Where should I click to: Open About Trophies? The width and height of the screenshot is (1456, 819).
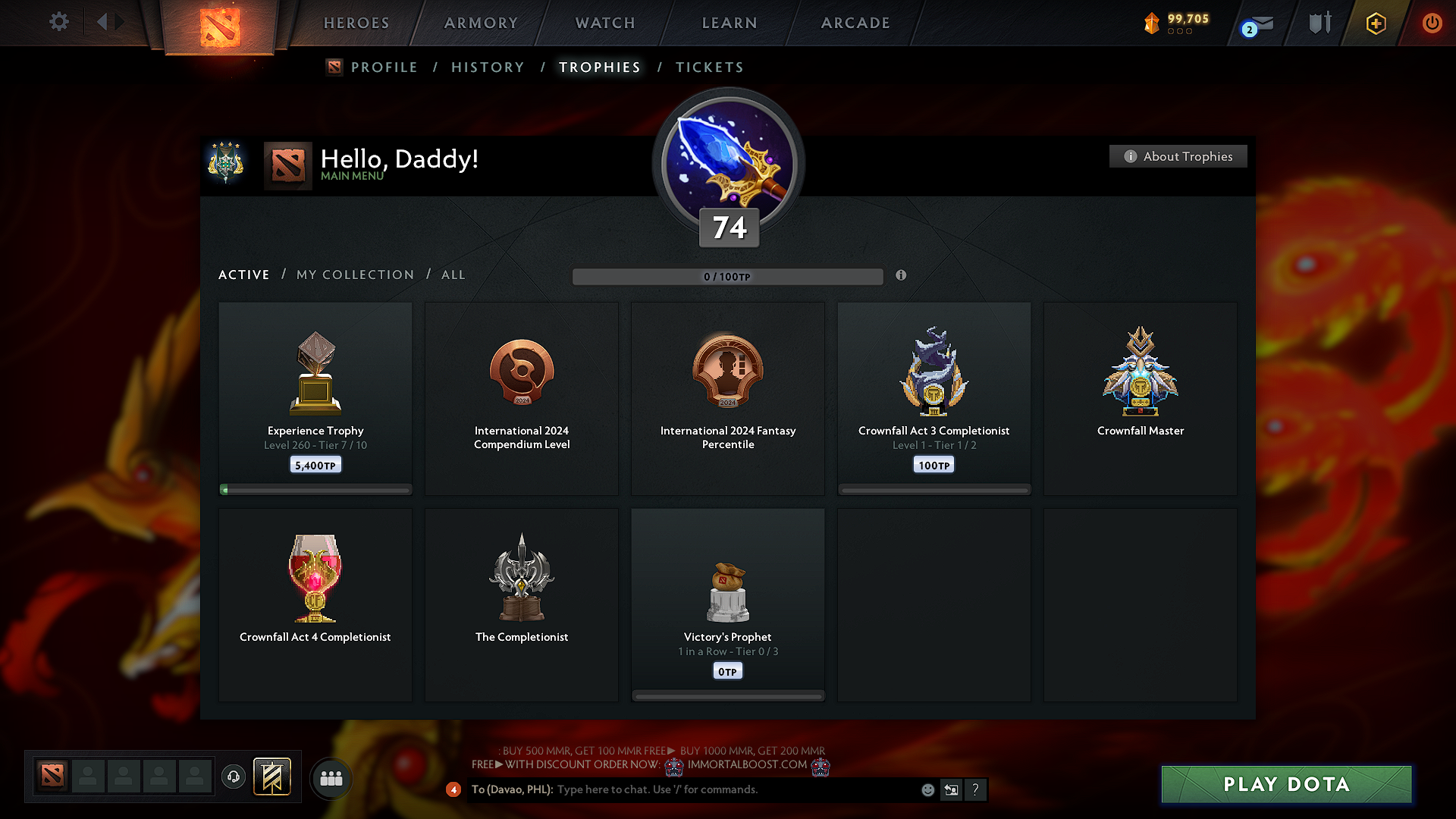(1178, 156)
